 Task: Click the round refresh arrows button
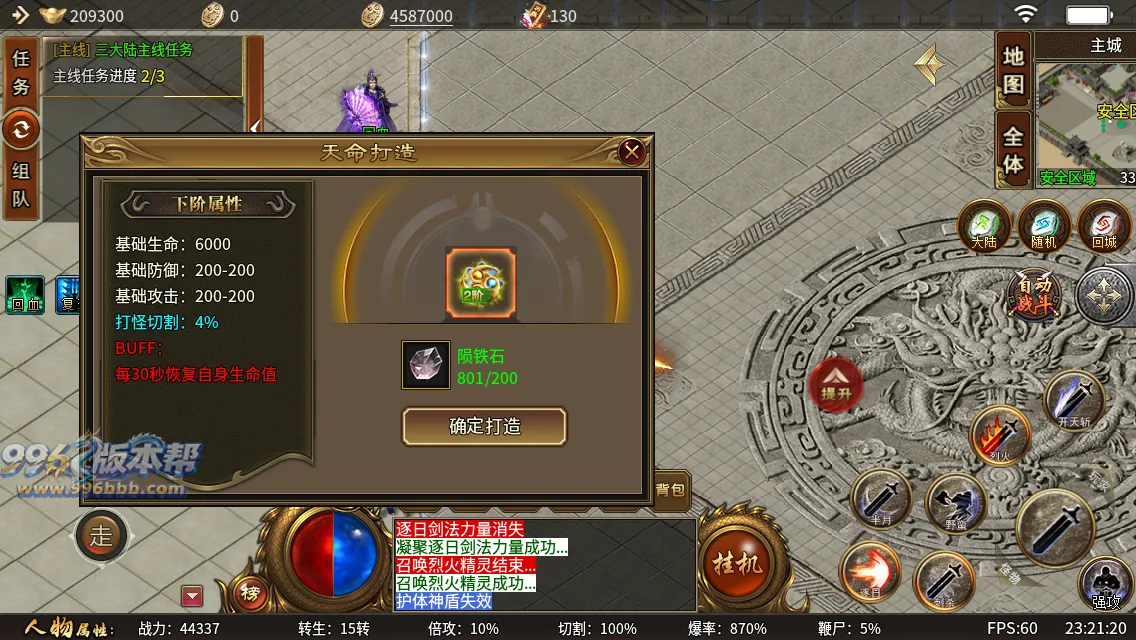pos(21,129)
